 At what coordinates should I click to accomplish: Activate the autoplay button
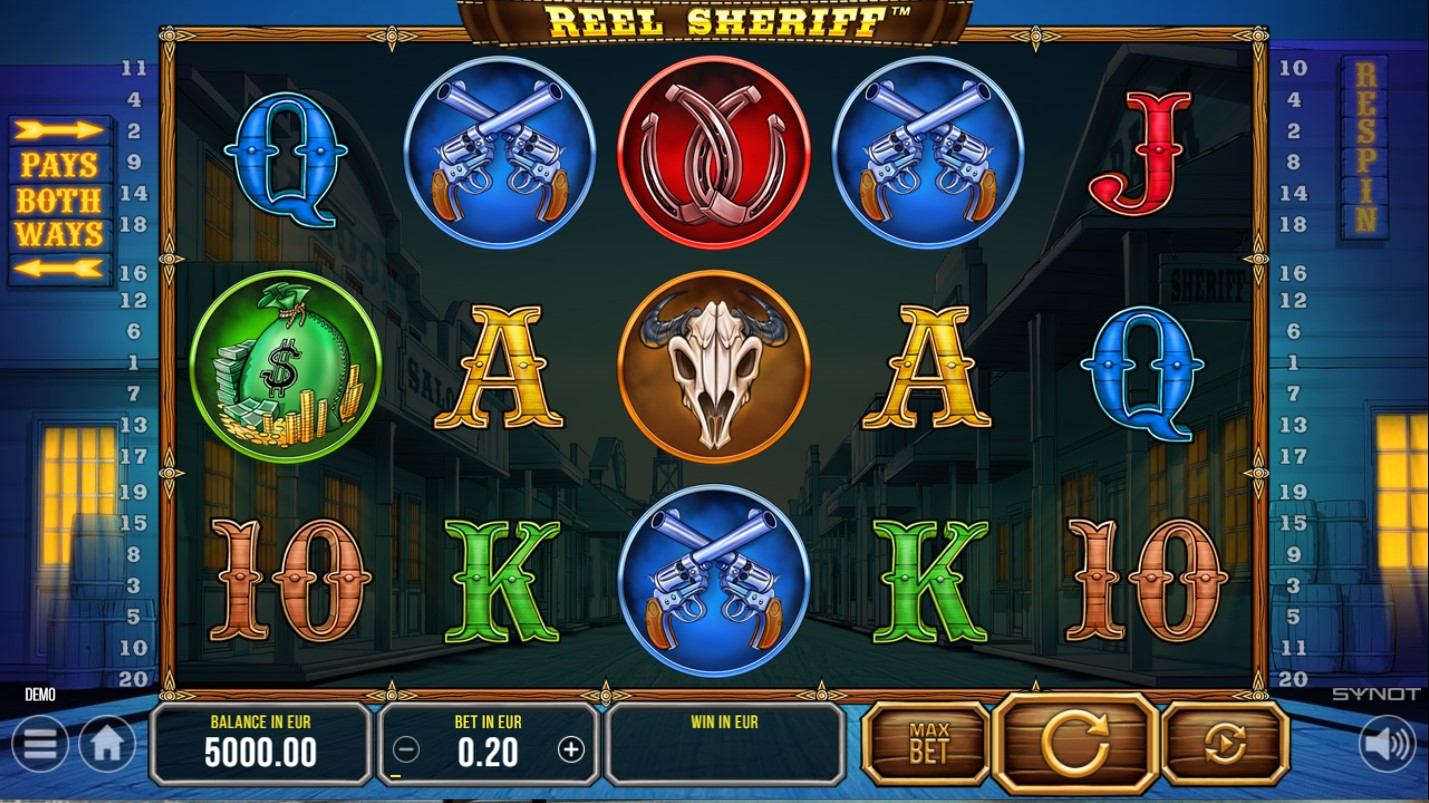click(x=1224, y=742)
